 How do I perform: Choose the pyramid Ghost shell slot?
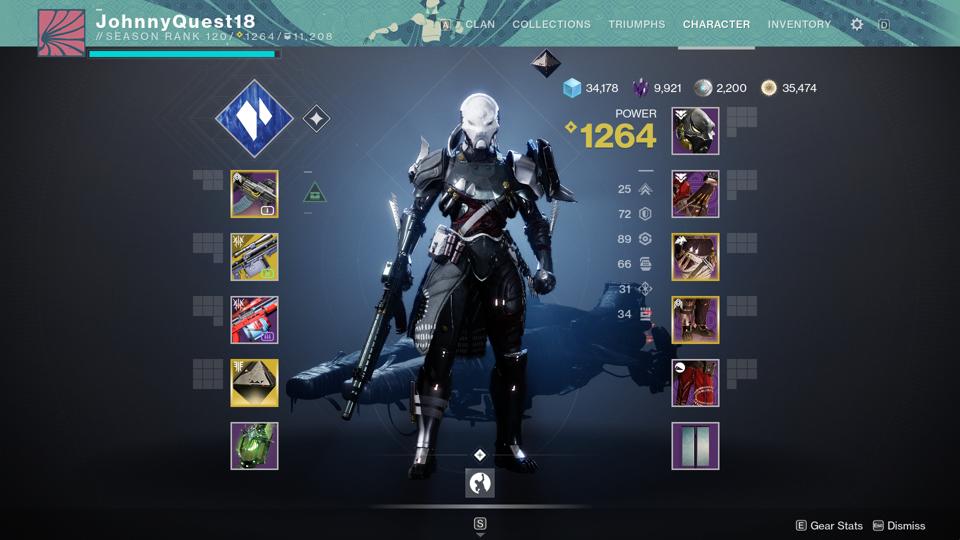coord(254,383)
